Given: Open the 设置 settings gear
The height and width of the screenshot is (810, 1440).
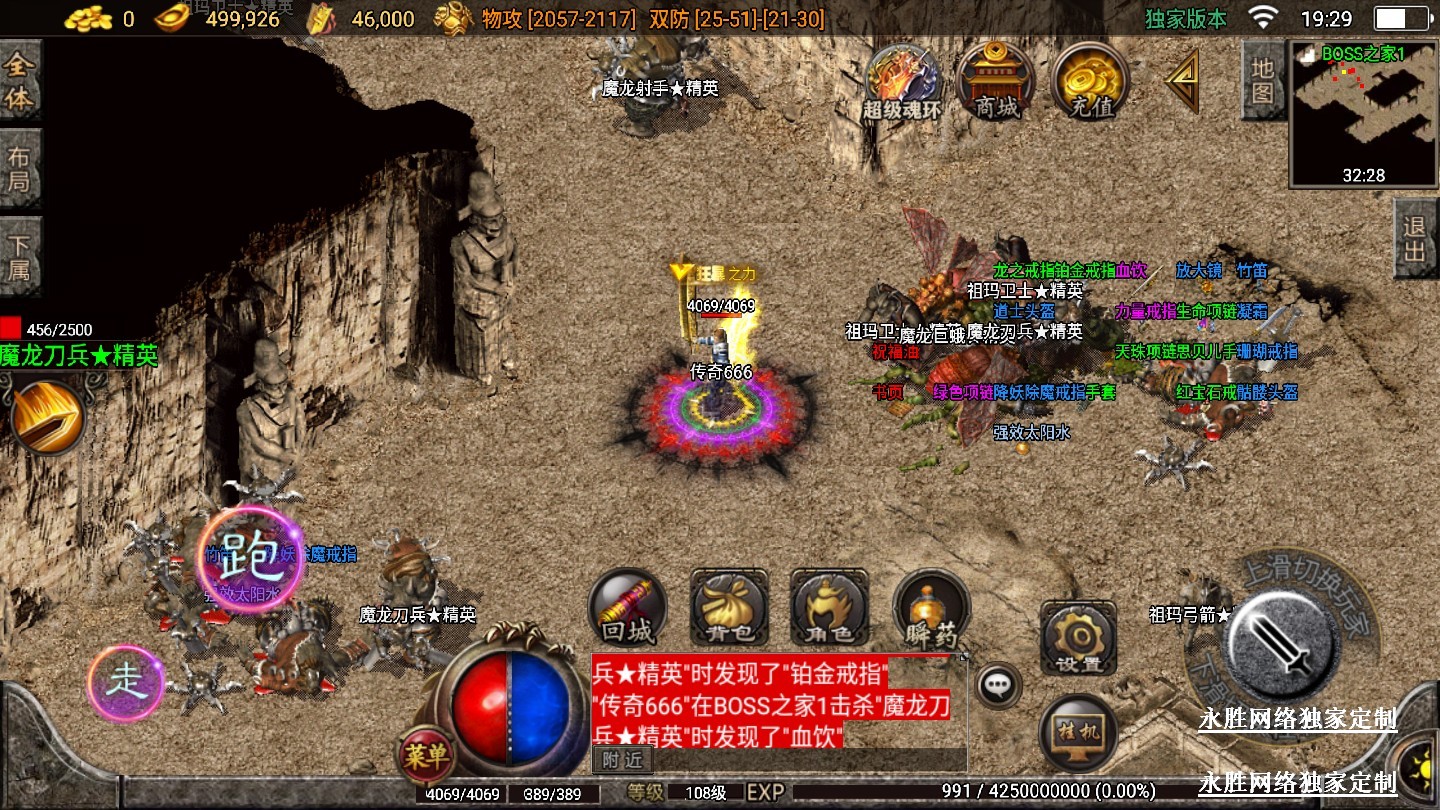Looking at the screenshot, I should click(x=1078, y=639).
